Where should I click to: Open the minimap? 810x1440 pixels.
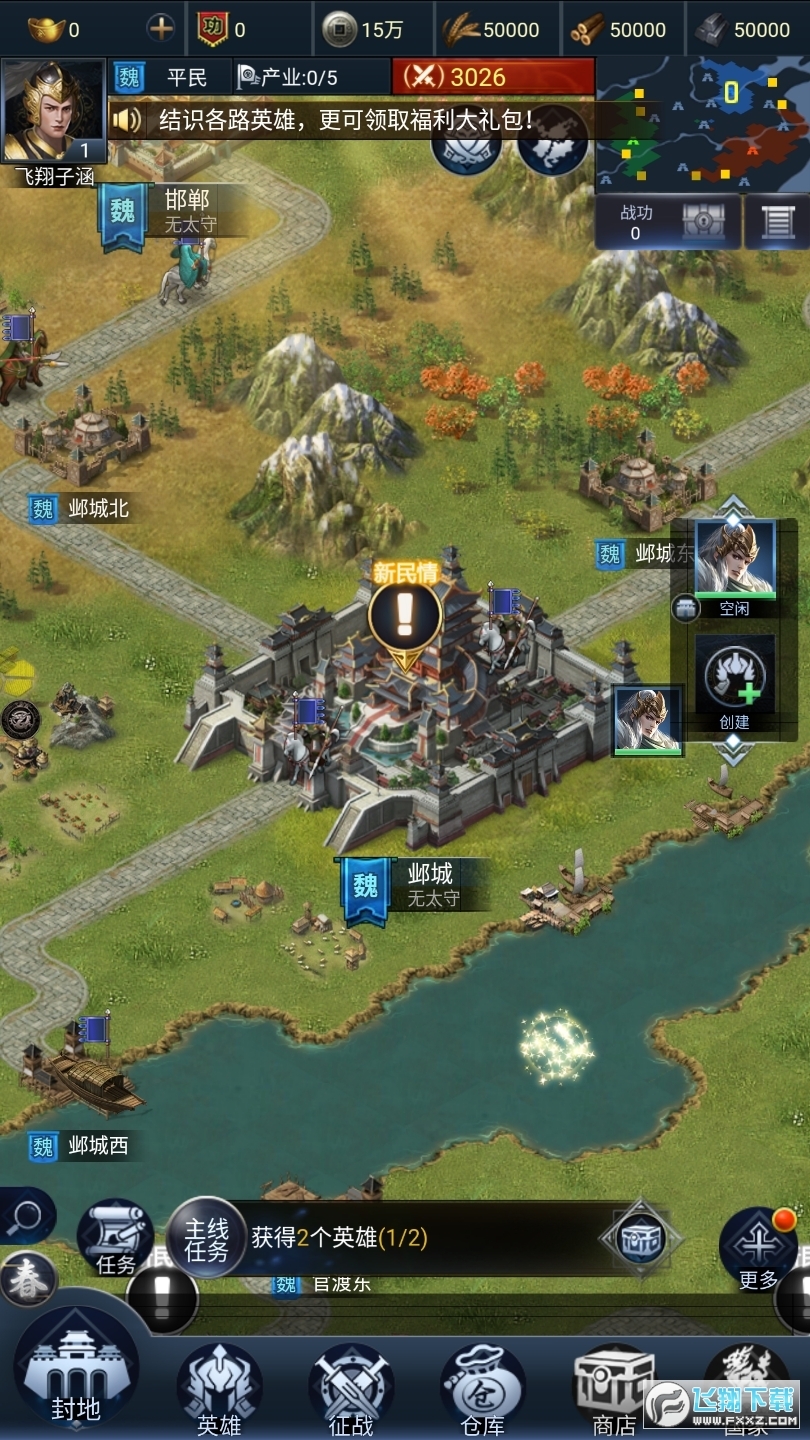click(702, 124)
